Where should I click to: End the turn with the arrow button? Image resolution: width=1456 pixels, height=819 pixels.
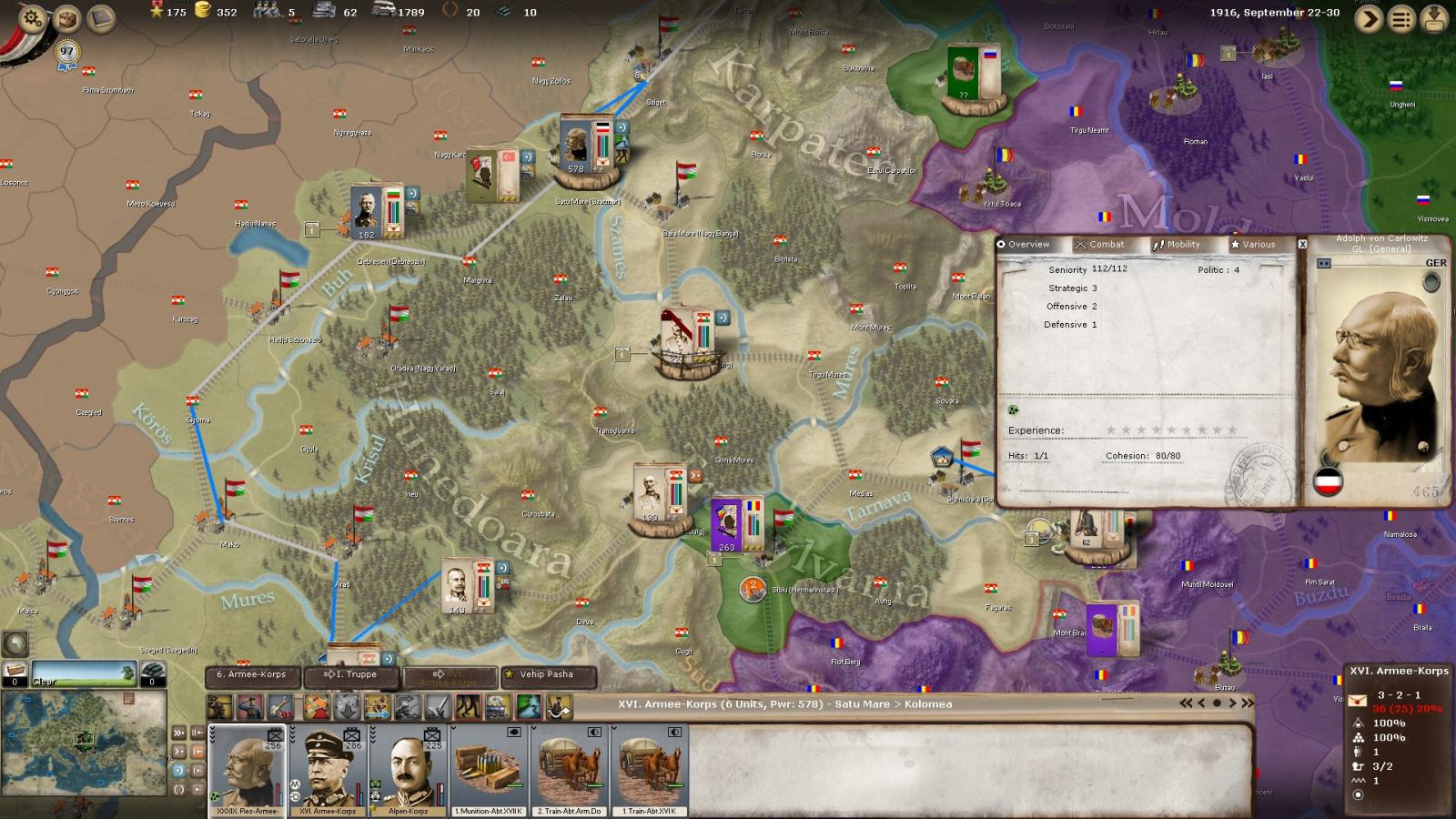pos(1369,19)
